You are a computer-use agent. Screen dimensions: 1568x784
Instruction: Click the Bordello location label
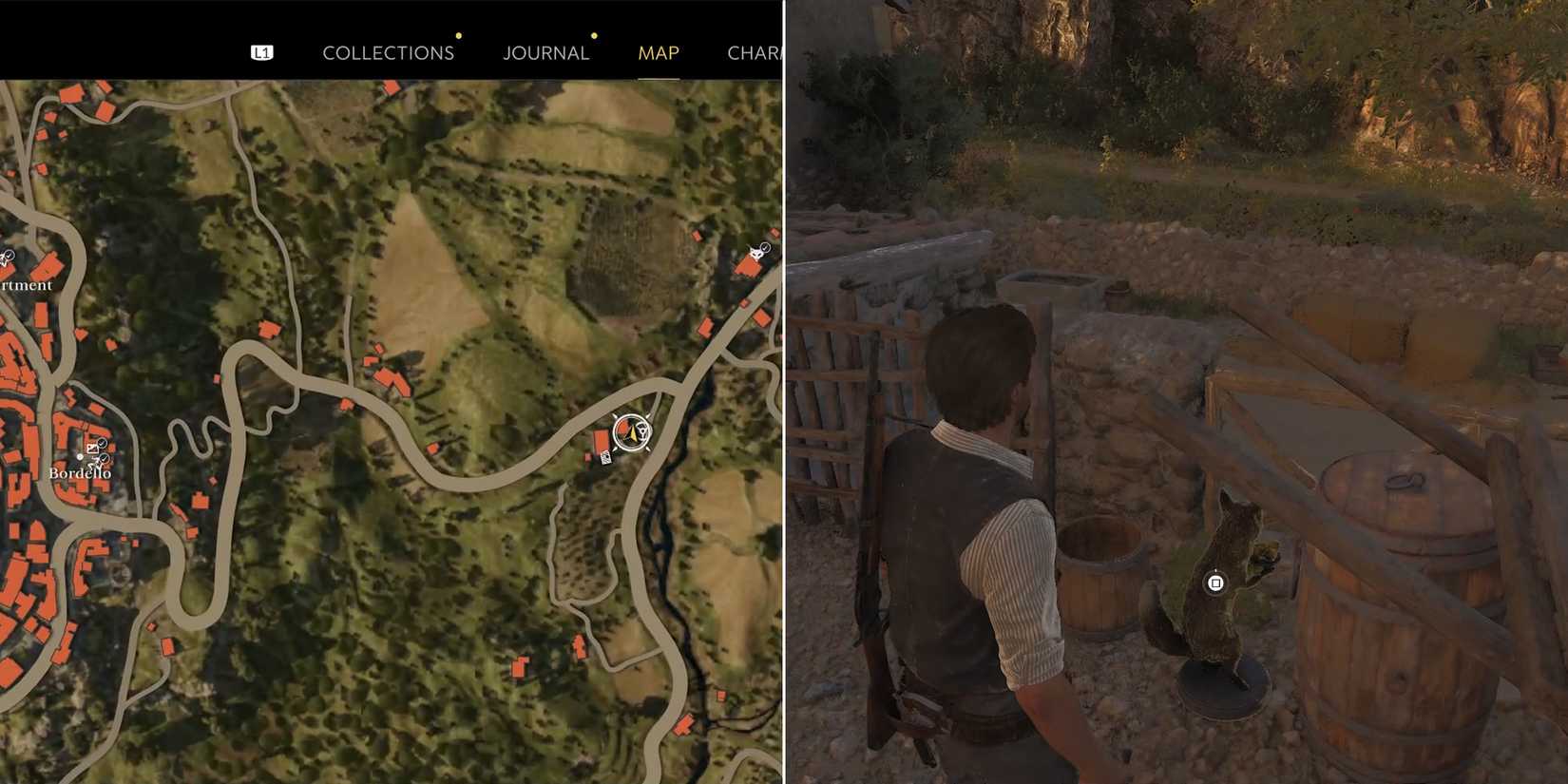coord(80,472)
